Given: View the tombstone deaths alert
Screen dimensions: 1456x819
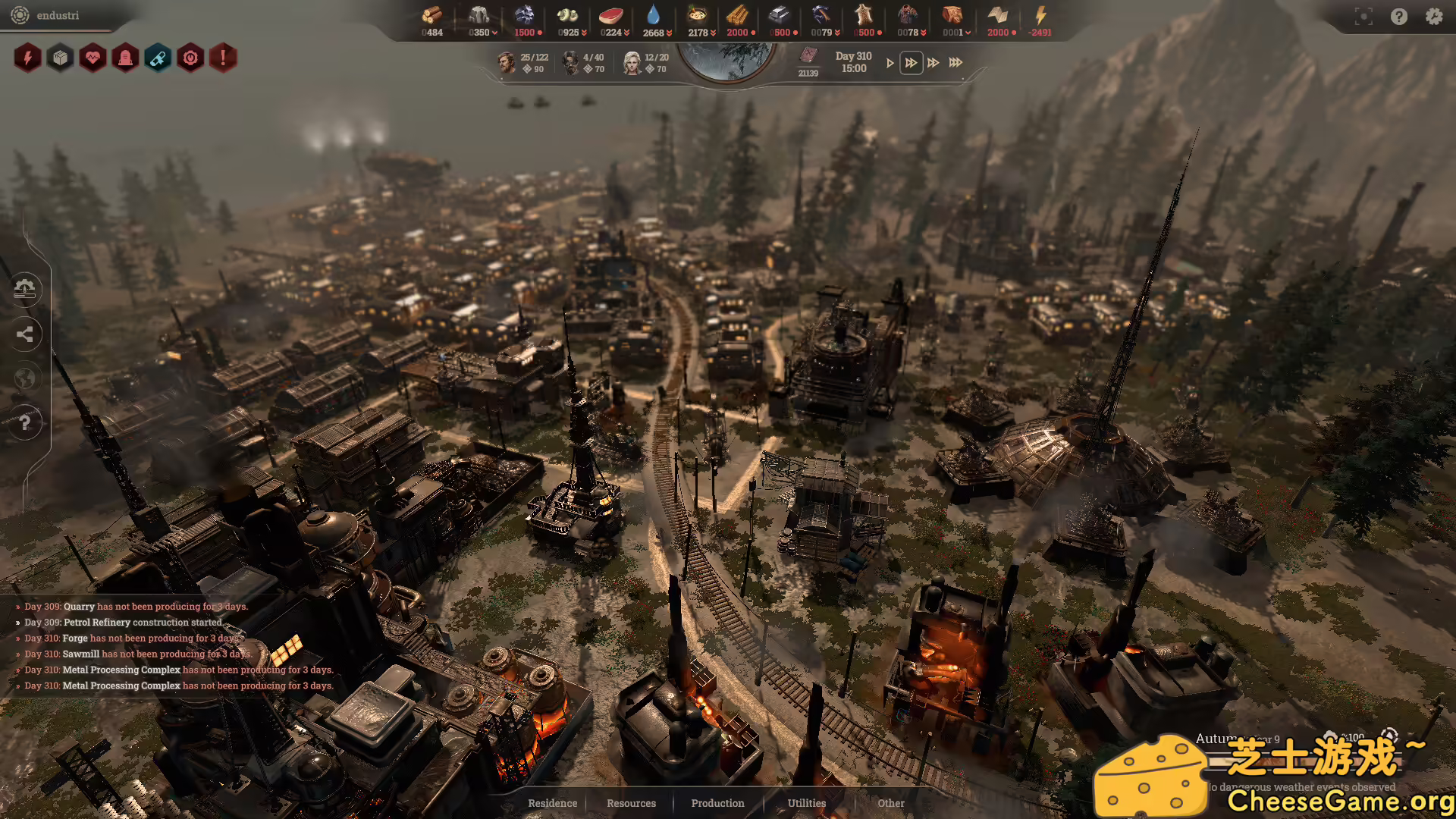Looking at the screenshot, I should point(125,58).
